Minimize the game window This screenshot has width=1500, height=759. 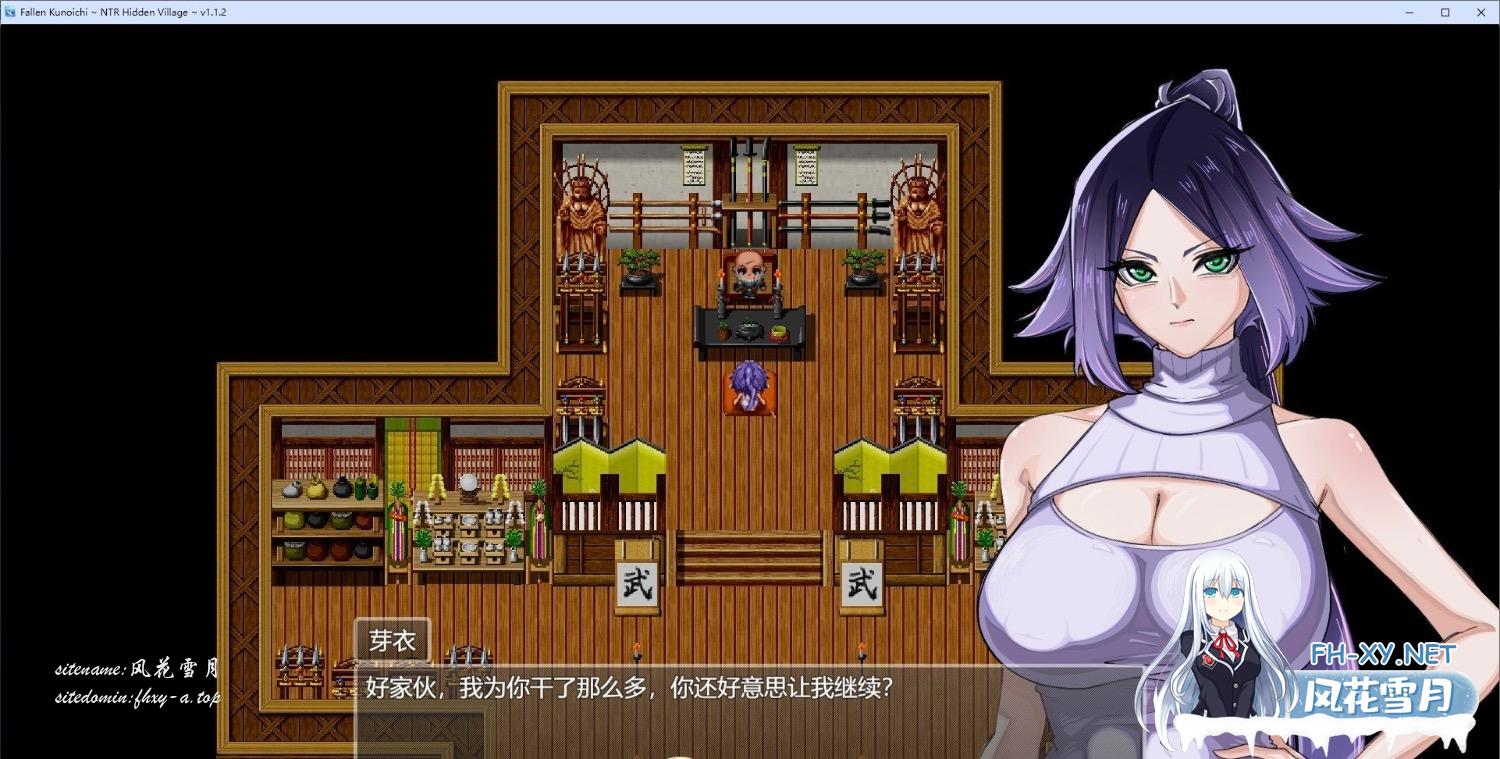[1411, 12]
